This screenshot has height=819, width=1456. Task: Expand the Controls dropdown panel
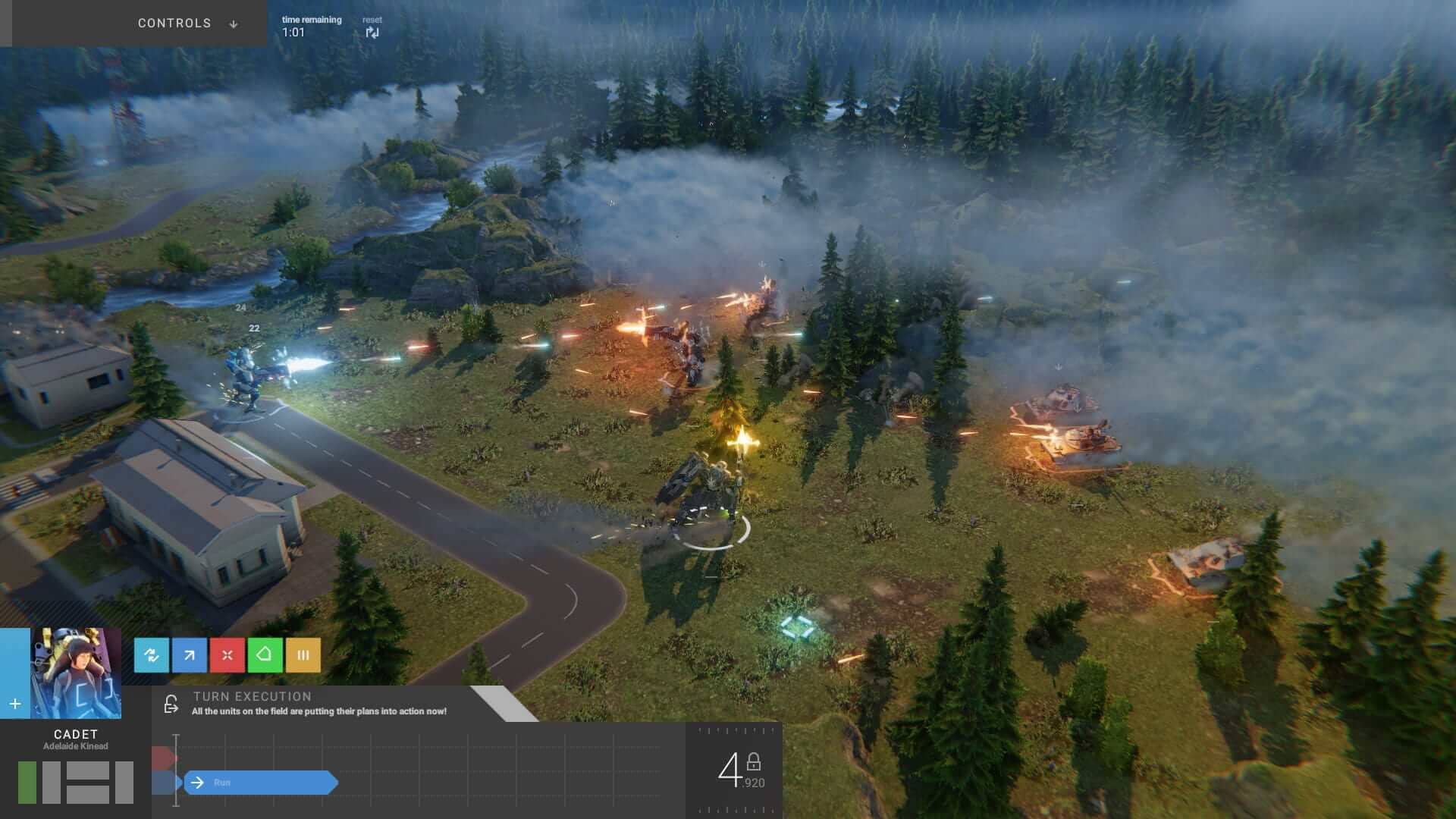[x=187, y=24]
